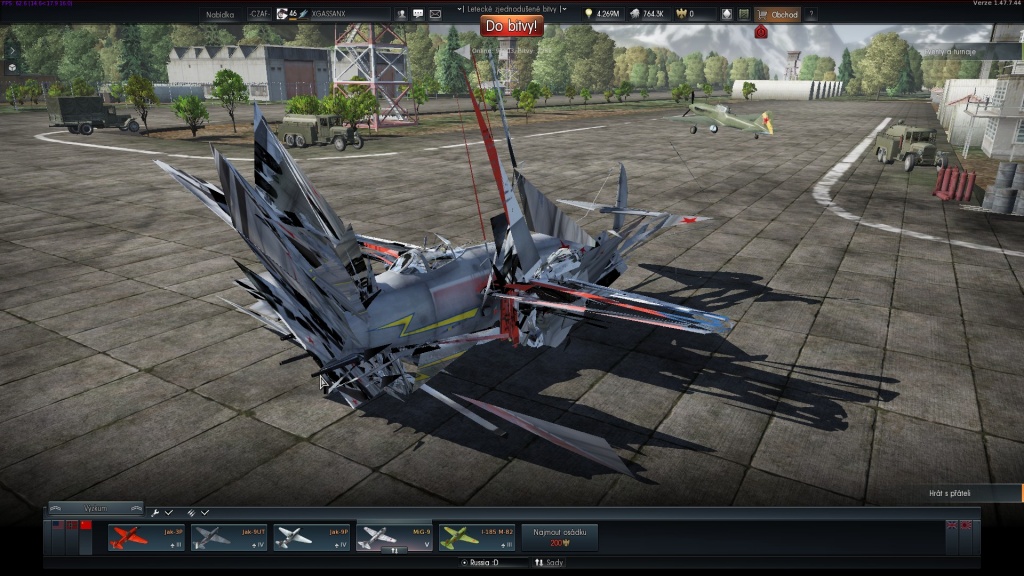
Task: Open the Russia :D preset selector
Action: [493, 563]
